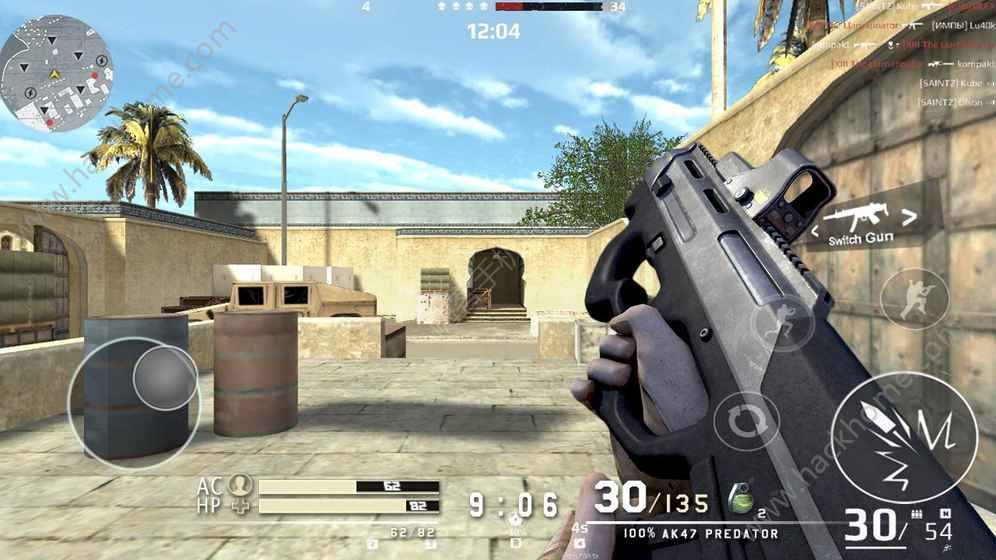Viewport: 996px width, 560px height.
Task: Cycle to the next gun with right arrow
Action: 908,214
